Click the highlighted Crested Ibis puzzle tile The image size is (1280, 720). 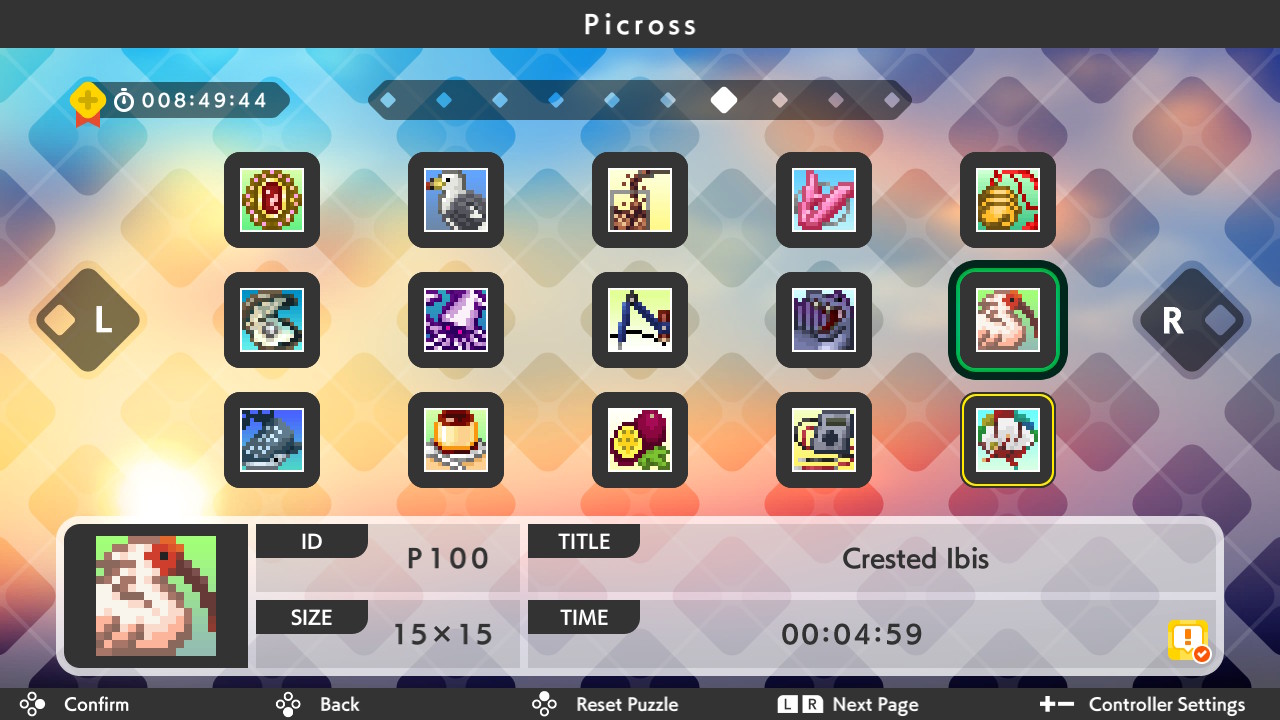pos(1008,320)
